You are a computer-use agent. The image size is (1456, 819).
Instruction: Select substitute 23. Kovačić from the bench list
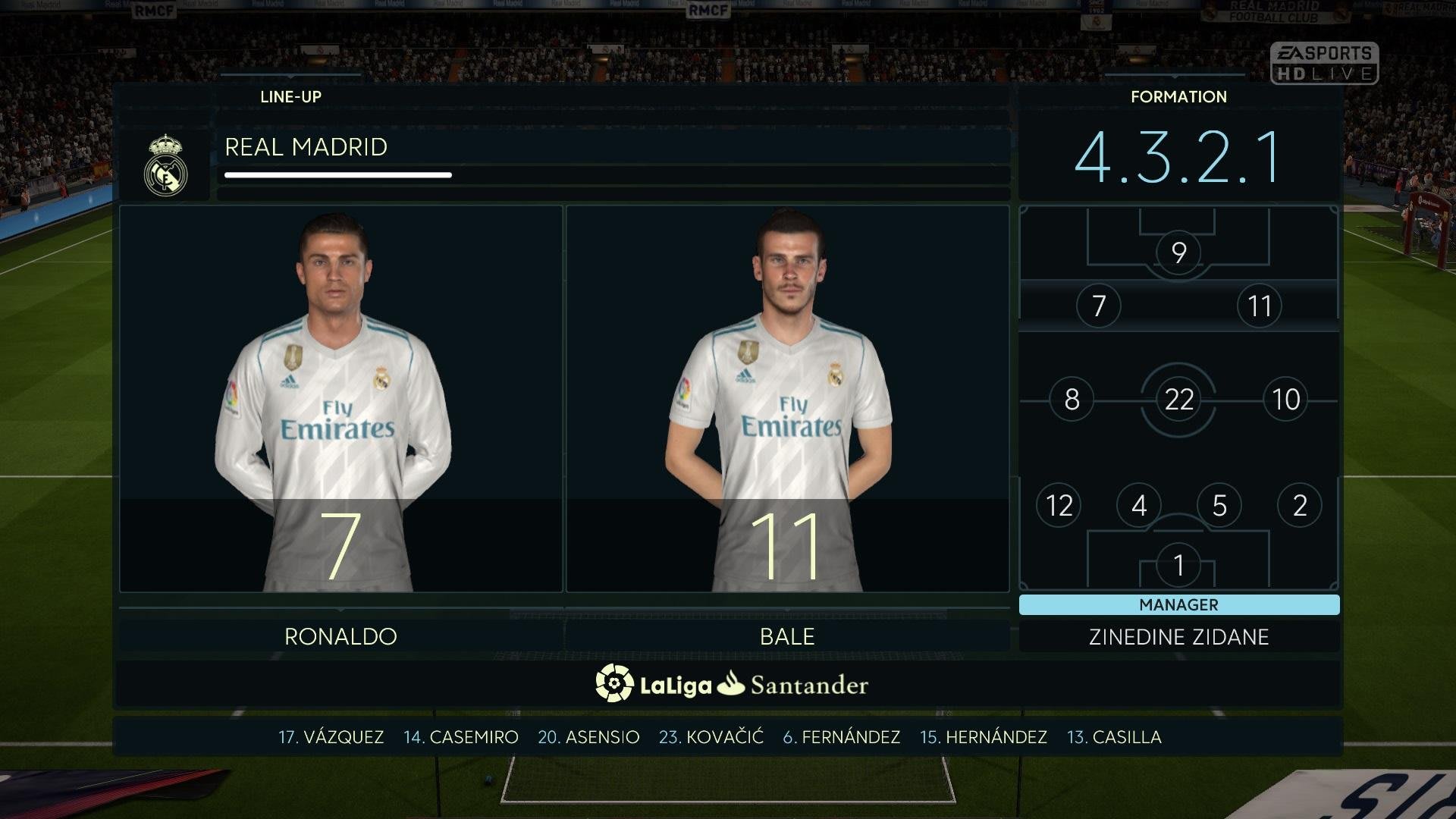pos(711,737)
